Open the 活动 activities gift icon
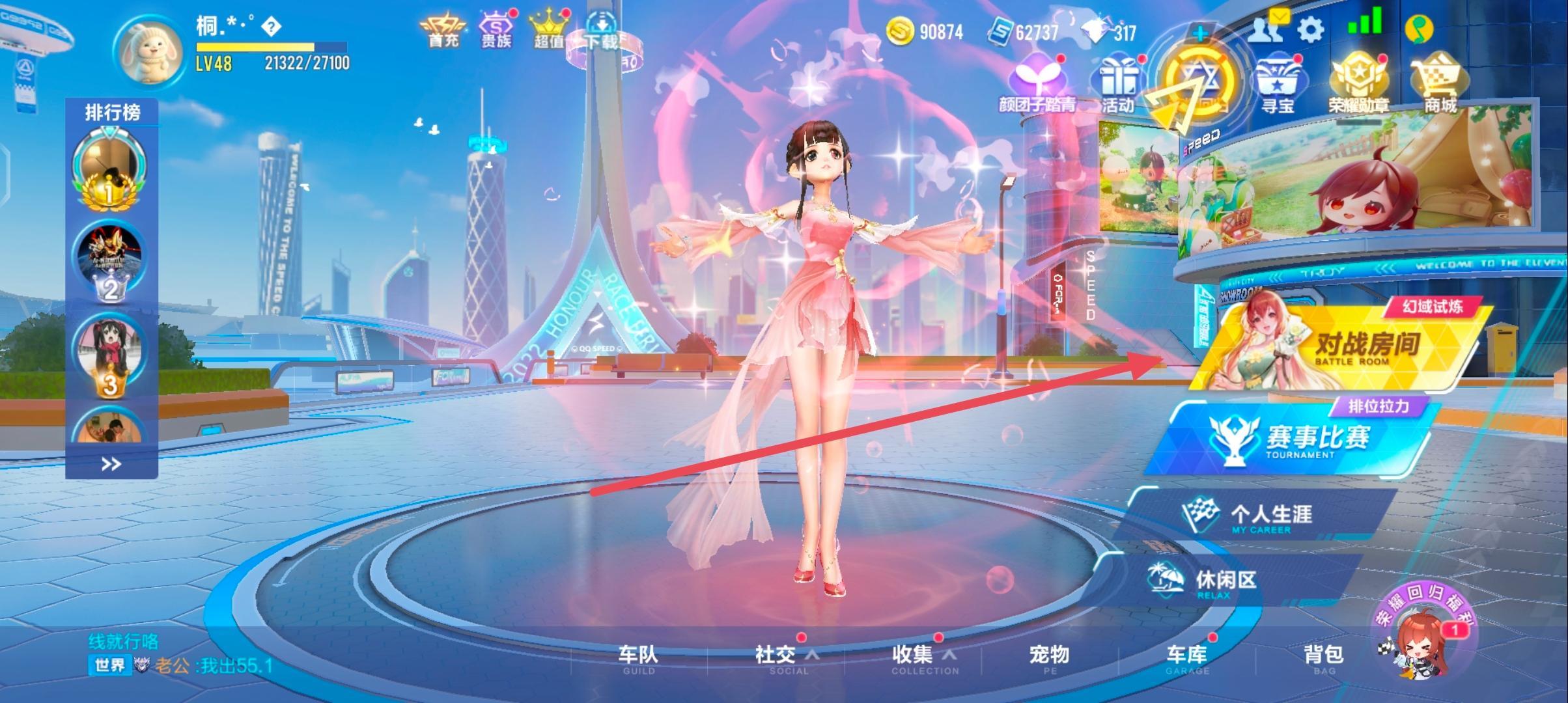Image resolution: width=1568 pixels, height=703 pixels. pyautogui.click(x=1119, y=79)
